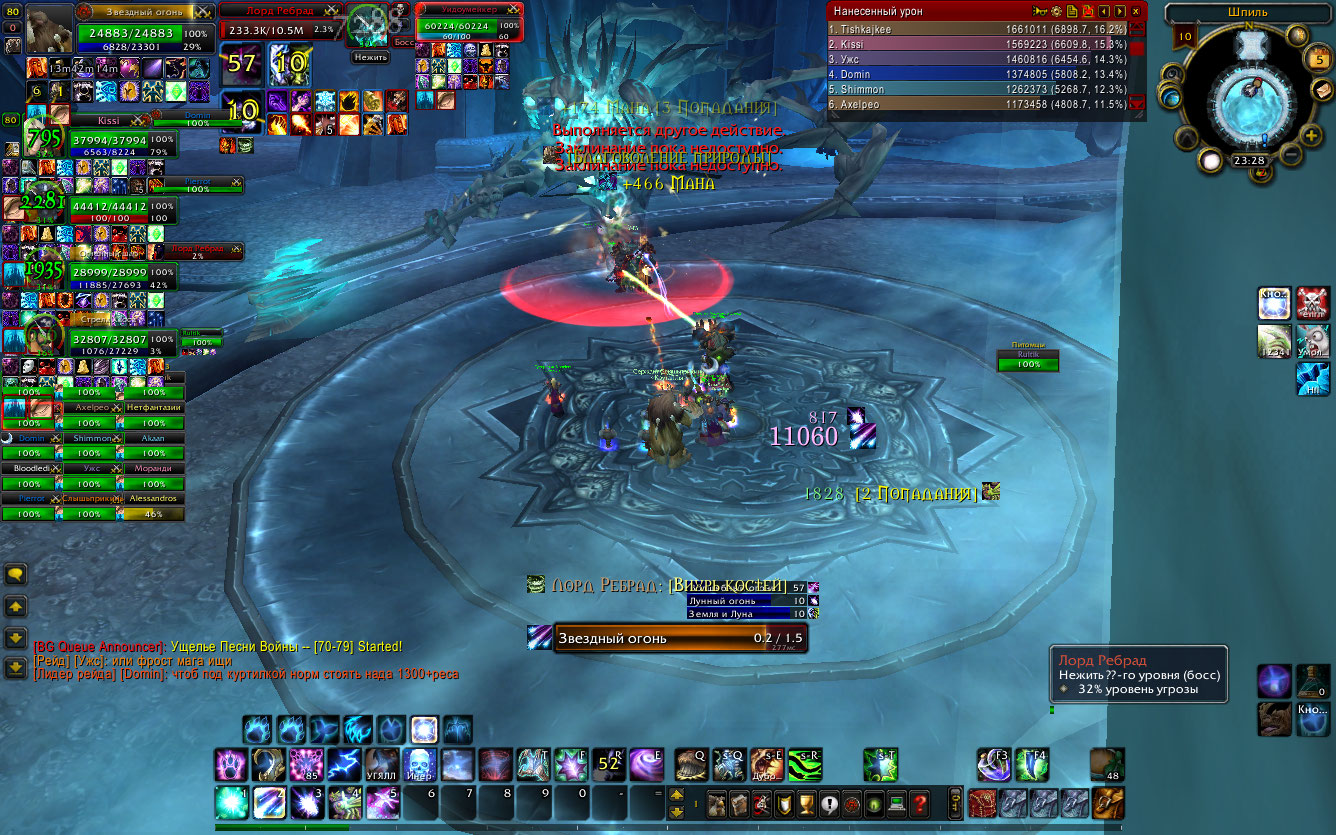Open the keyring next to the bags
This screenshot has height=835, width=1336.
pyautogui.click(x=956, y=802)
